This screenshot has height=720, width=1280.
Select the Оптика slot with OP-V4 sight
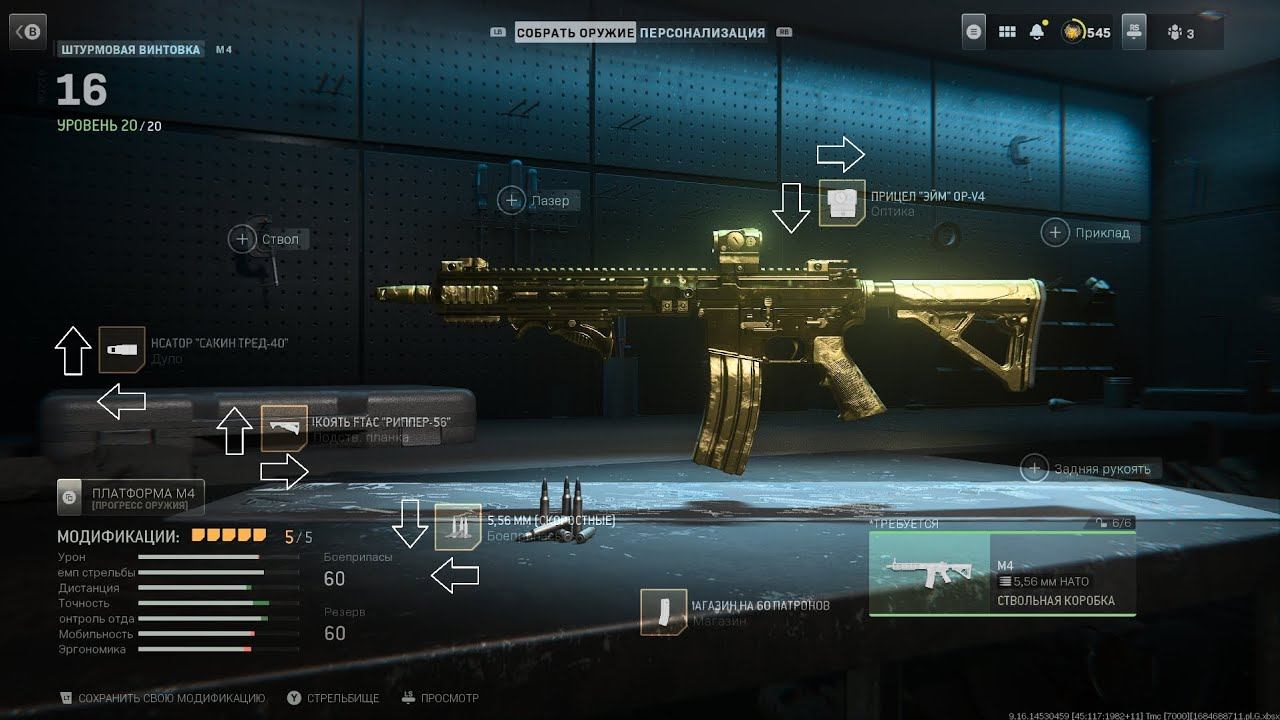pyautogui.click(x=842, y=203)
